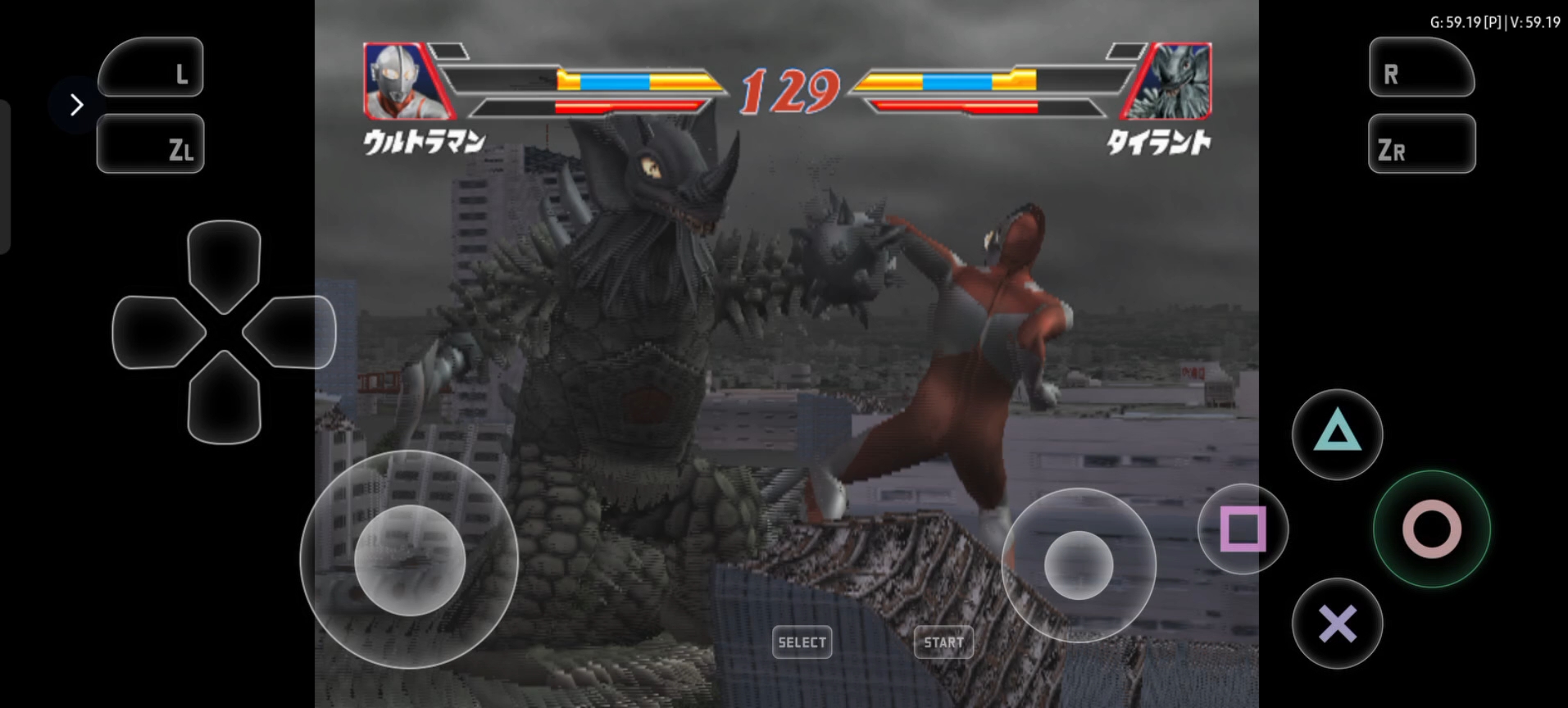Touch the left analog stick
Screen dimensions: 1568x708
click(x=409, y=560)
